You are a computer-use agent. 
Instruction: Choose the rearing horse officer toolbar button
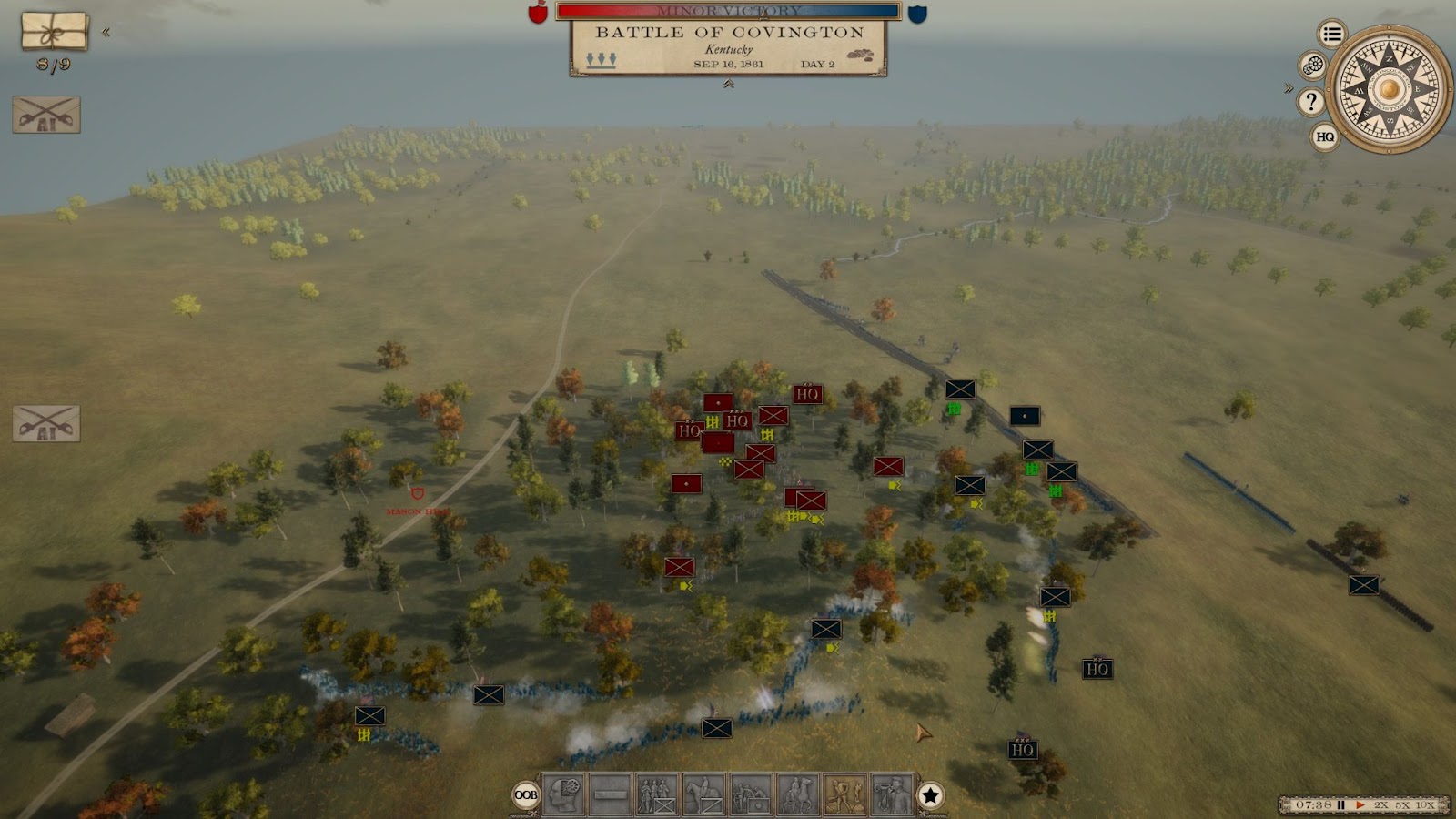point(798,795)
